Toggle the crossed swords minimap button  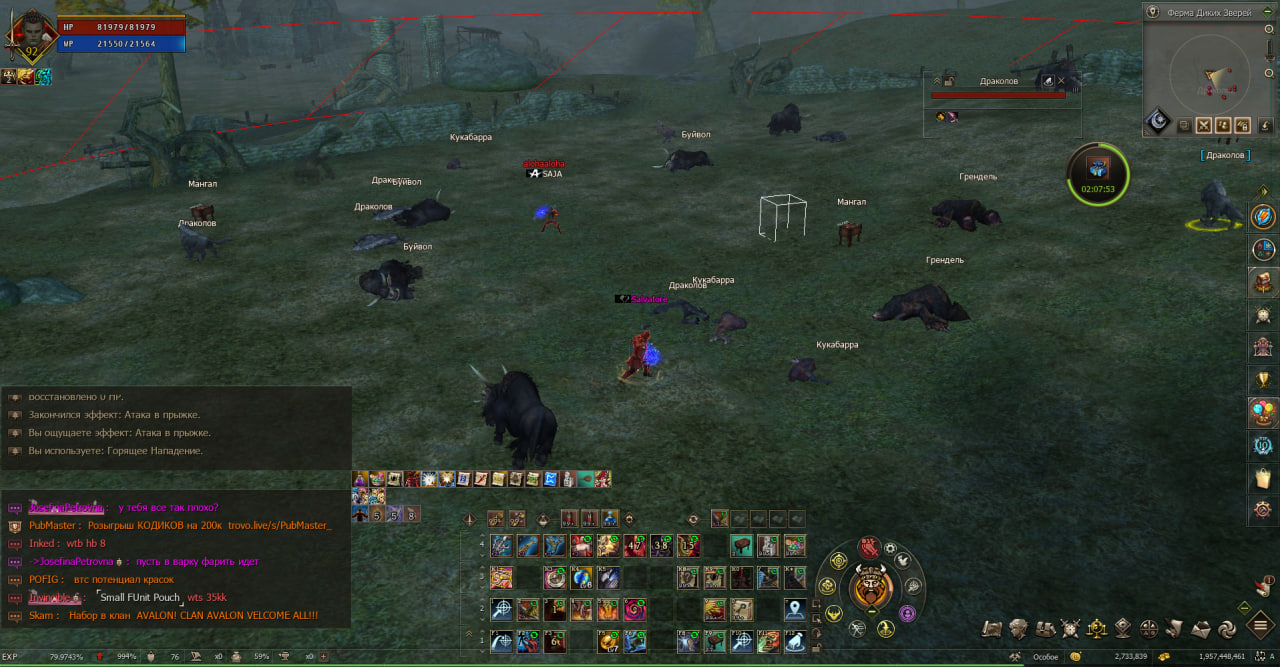click(1204, 126)
